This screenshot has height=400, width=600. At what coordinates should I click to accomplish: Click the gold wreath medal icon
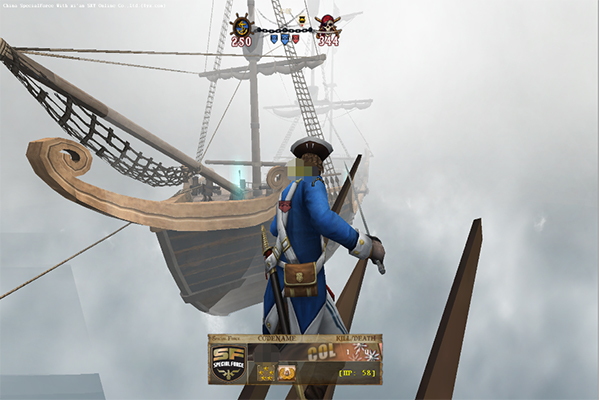286,373
